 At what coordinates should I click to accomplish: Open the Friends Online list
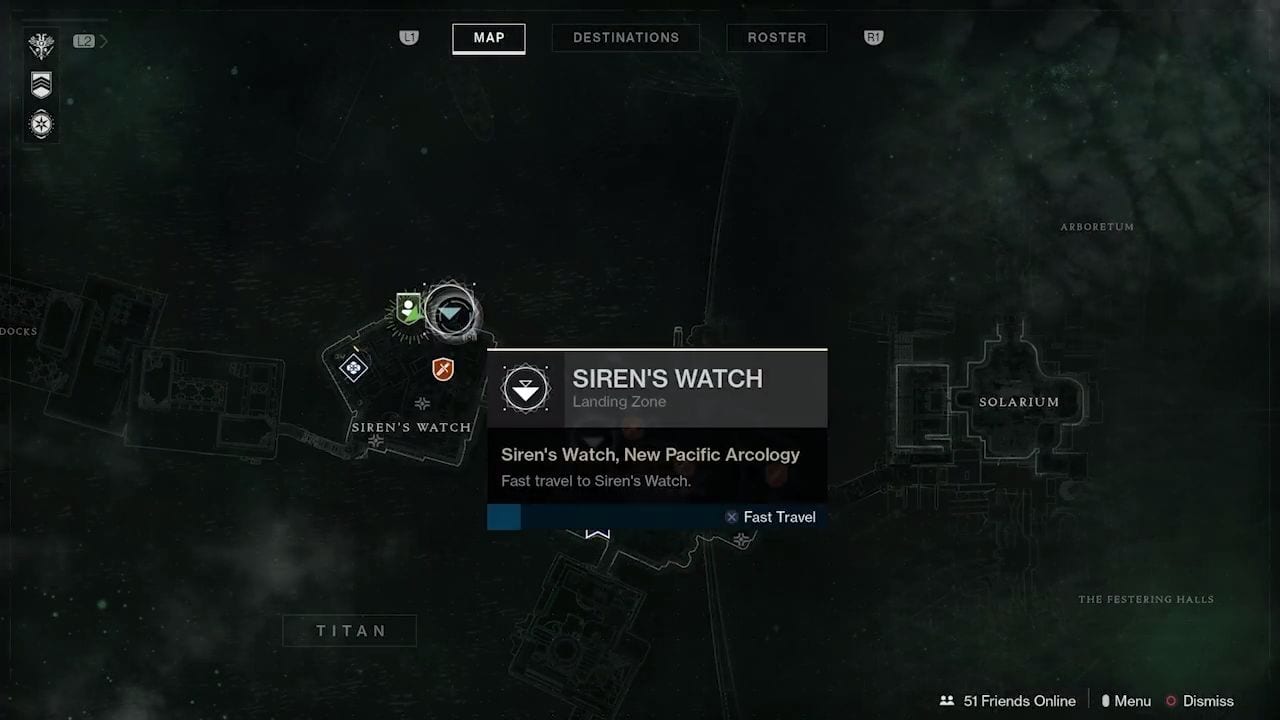click(1008, 701)
